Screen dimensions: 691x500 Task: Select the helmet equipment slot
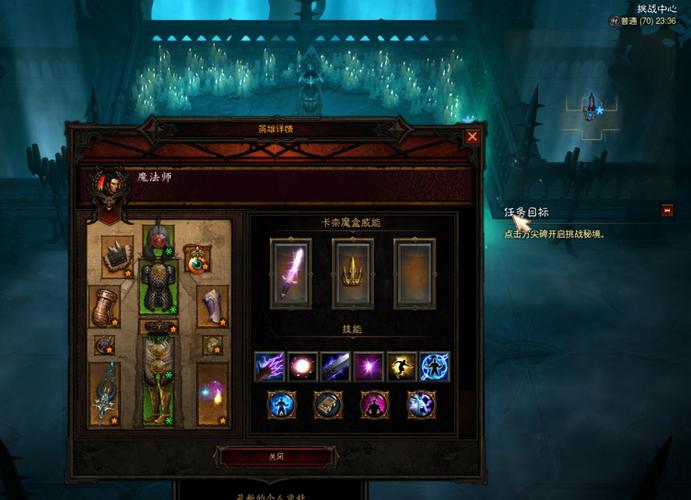[158, 240]
